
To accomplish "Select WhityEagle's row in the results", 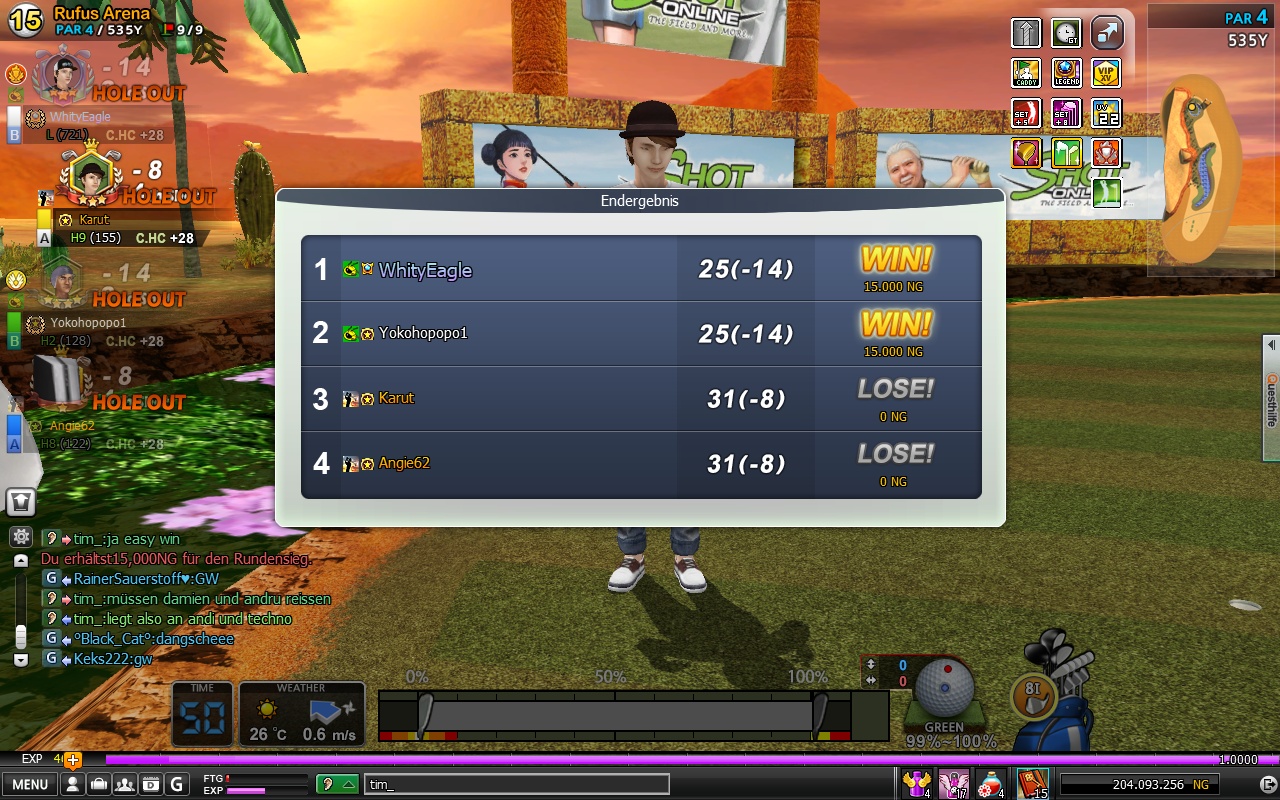I will click(640, 269).
